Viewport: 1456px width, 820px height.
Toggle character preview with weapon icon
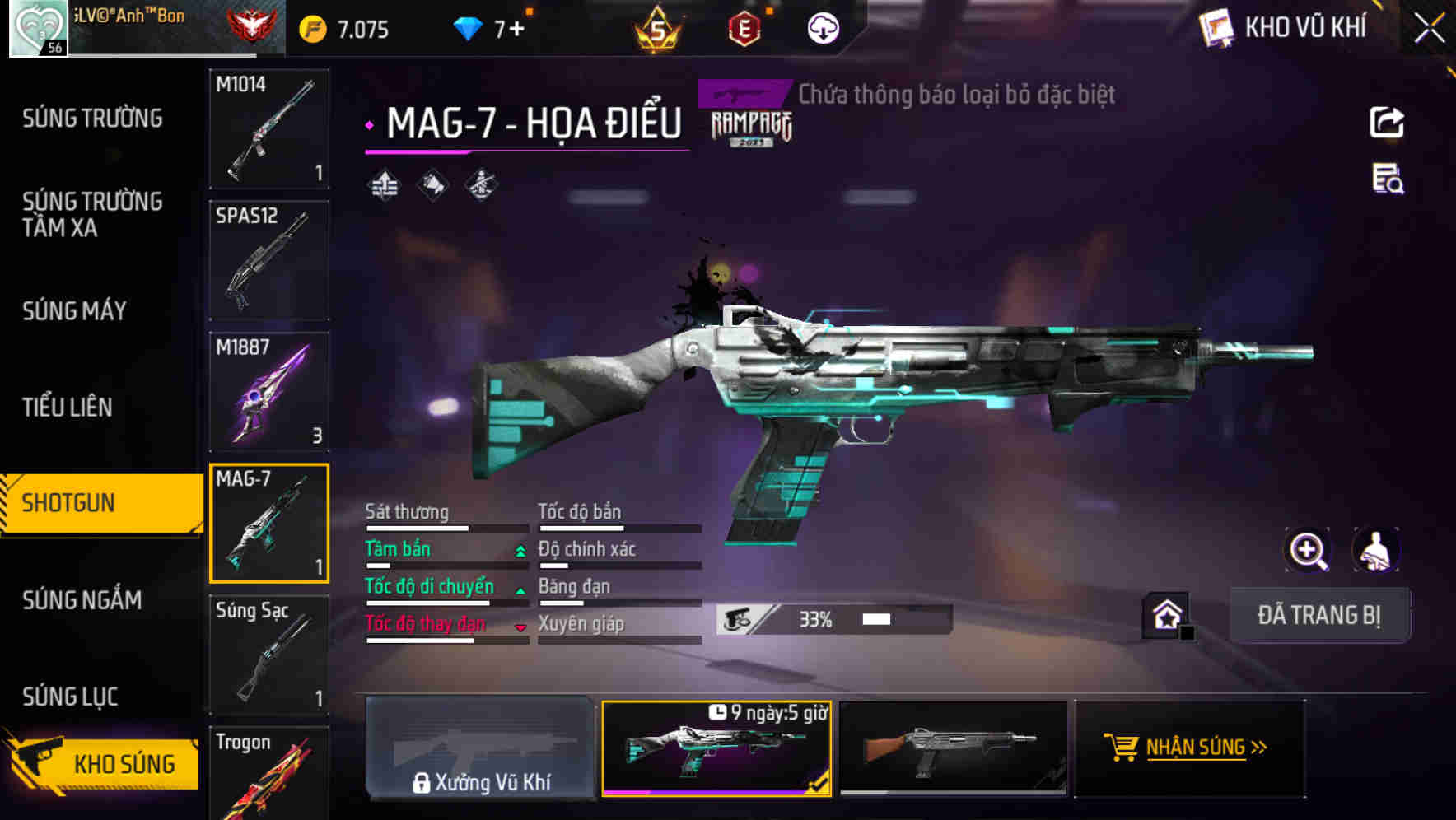pos(1376,549)
